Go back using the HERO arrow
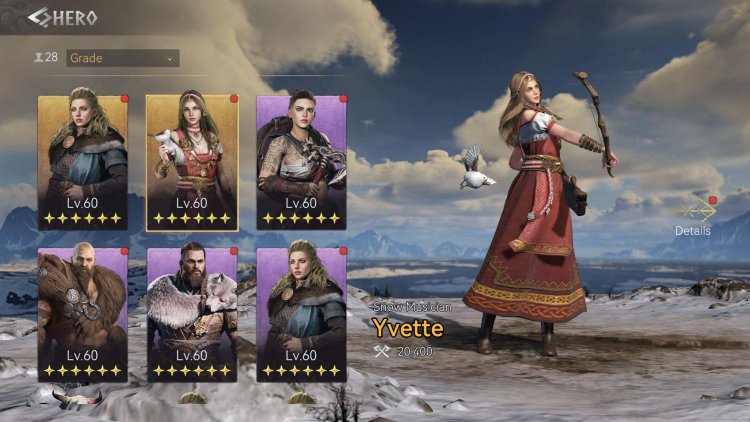Screen dimensions: 750x422 point(40,17)
